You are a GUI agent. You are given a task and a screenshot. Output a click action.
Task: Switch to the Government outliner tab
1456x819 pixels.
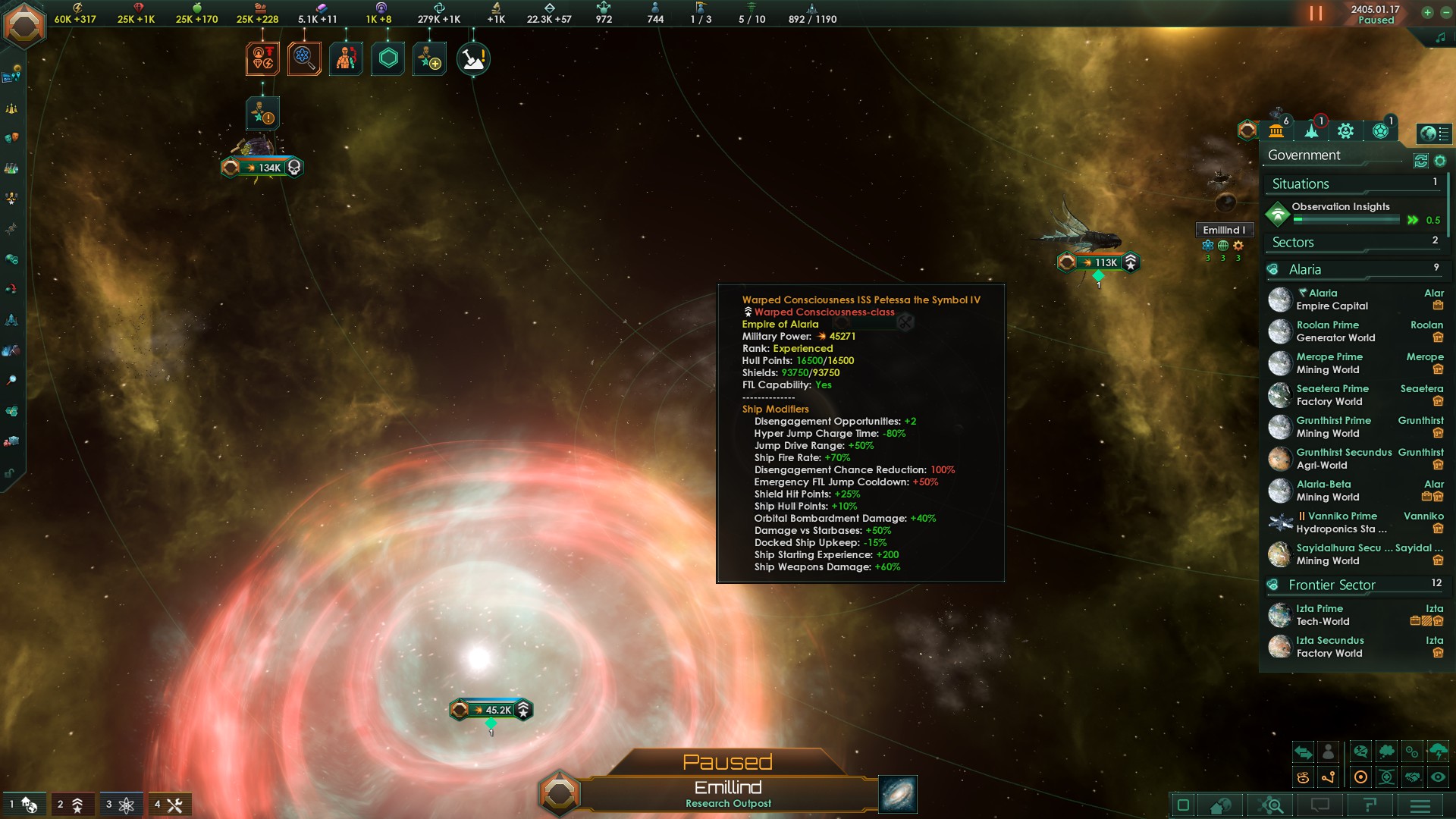(x=1276, y=131)
